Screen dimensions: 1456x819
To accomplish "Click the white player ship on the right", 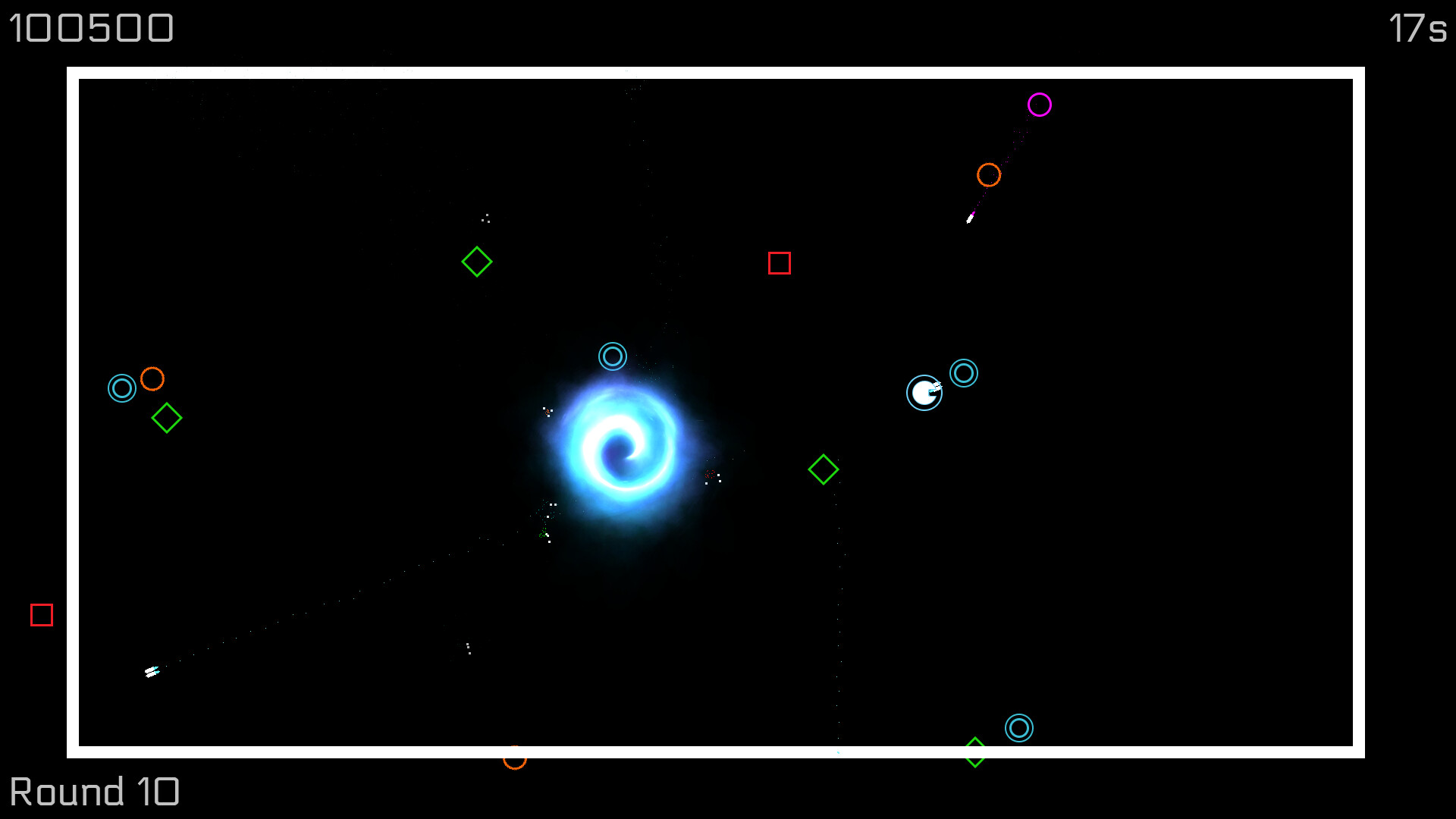I will click(924, 393).
